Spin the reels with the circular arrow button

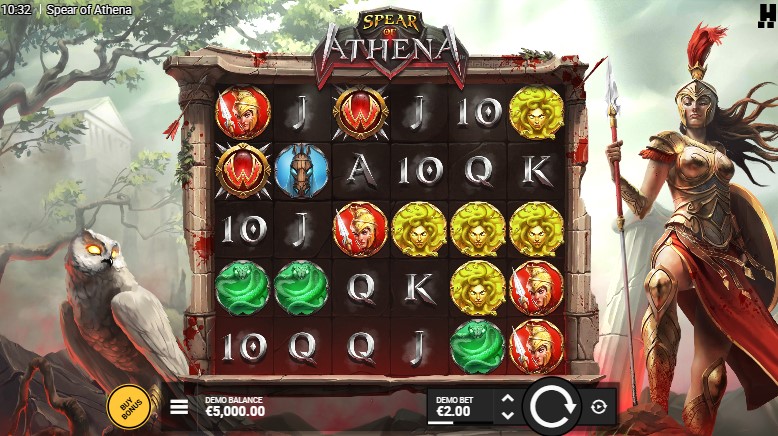coord(551,406)
